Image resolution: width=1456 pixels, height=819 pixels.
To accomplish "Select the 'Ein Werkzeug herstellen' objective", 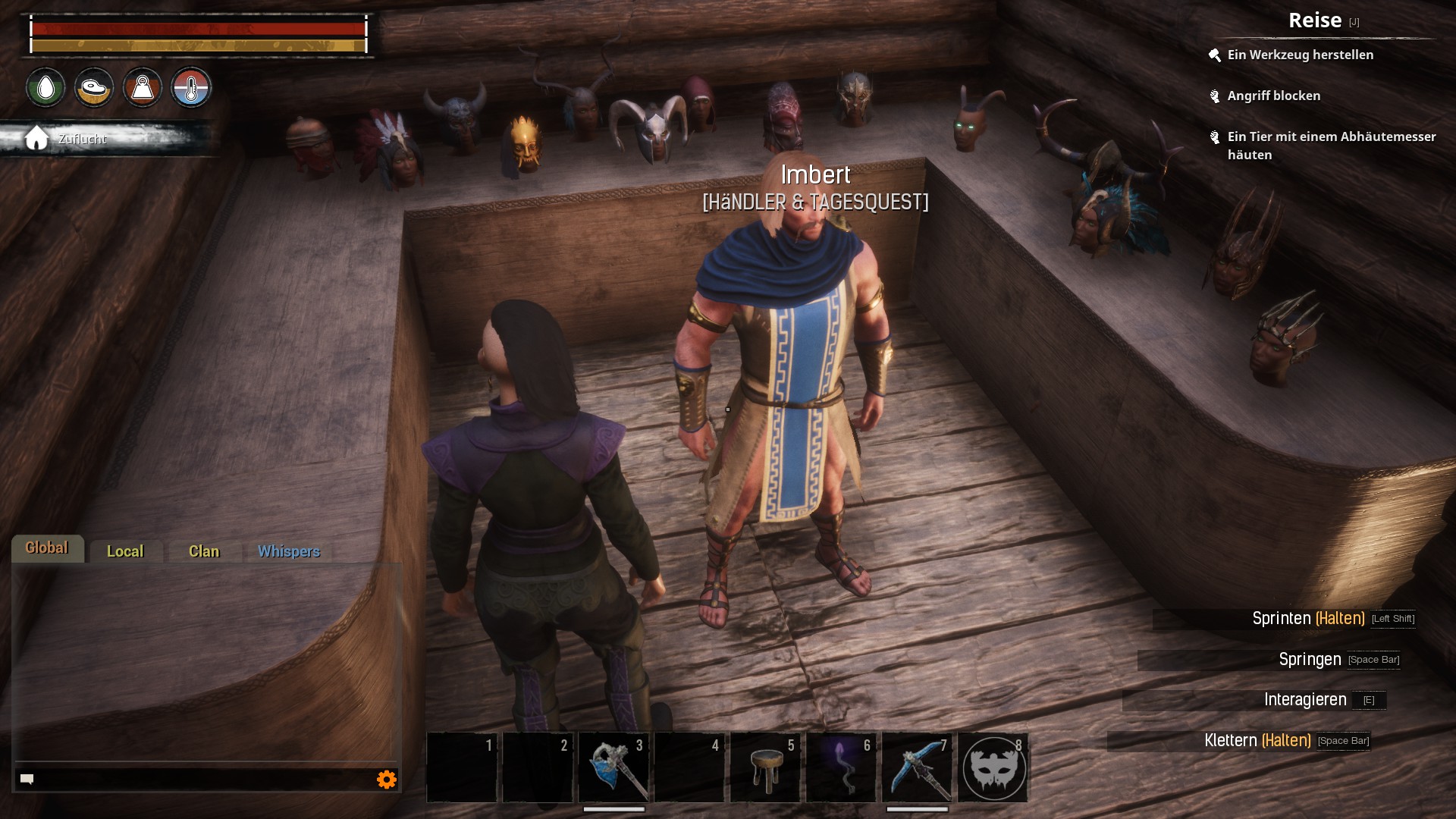I will 1300,55.
